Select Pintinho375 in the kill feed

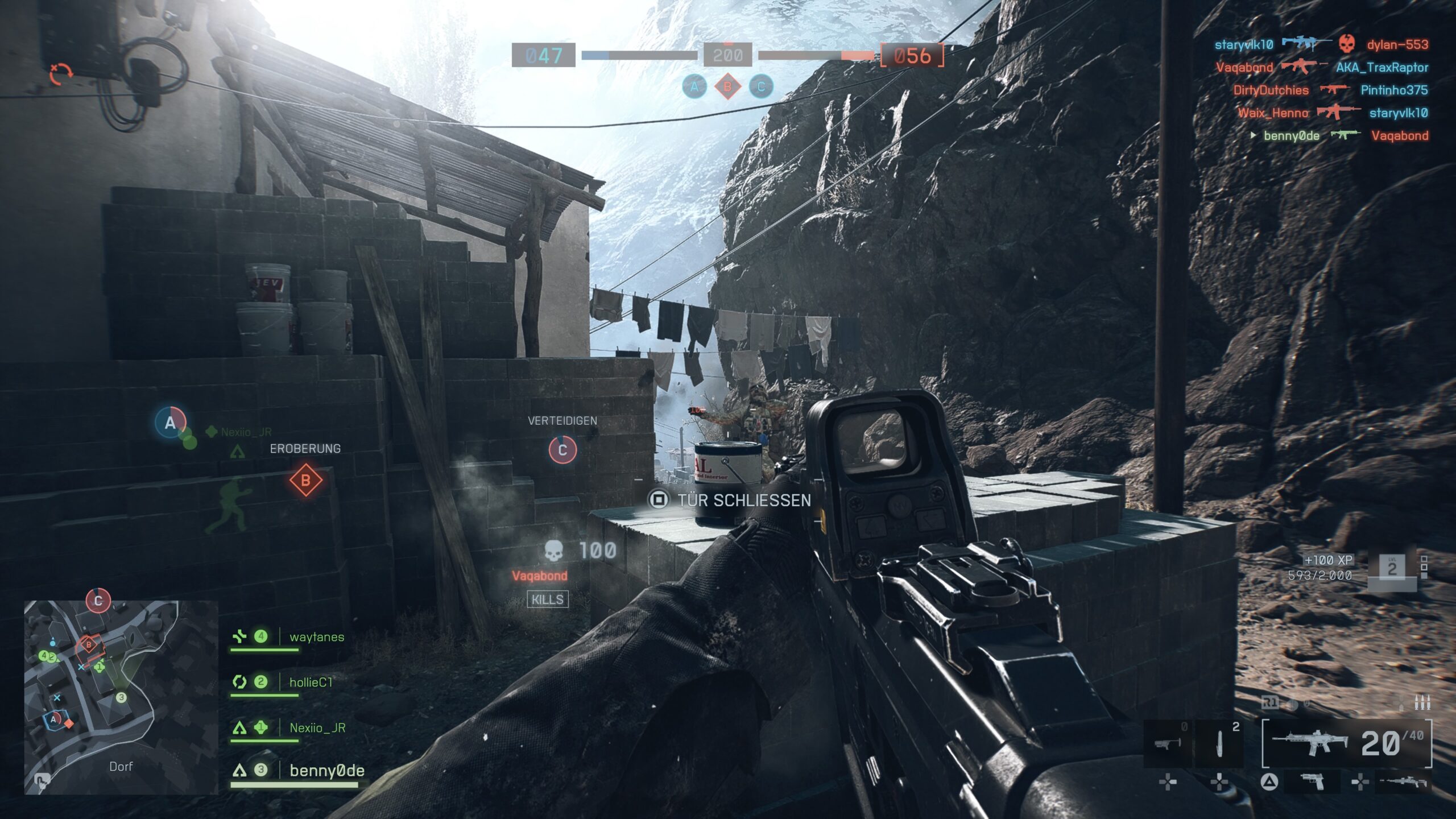click(x=1393, y=90)
